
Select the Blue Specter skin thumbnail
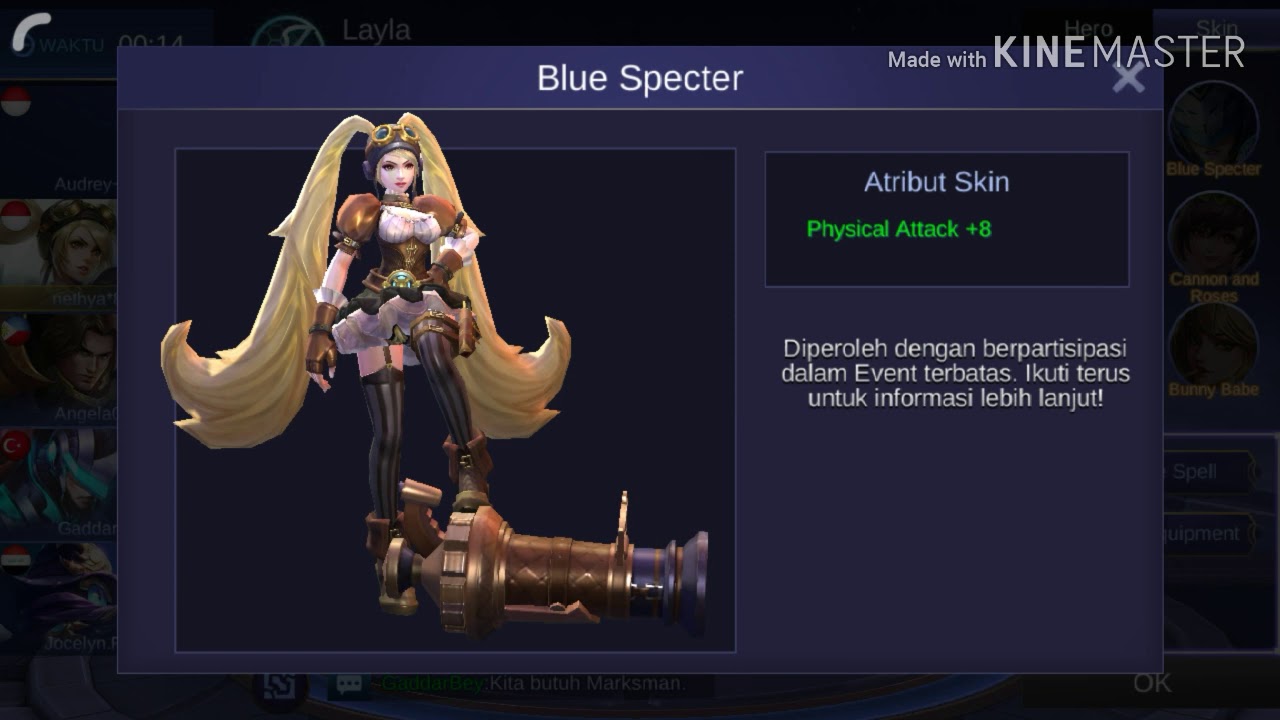click(x=1213, y=125)
